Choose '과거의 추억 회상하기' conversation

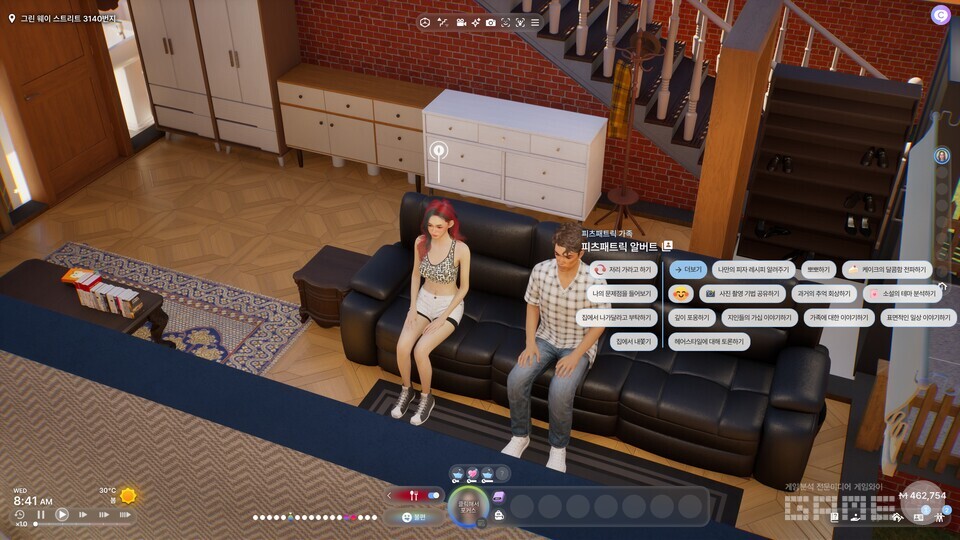pos(824,294)
